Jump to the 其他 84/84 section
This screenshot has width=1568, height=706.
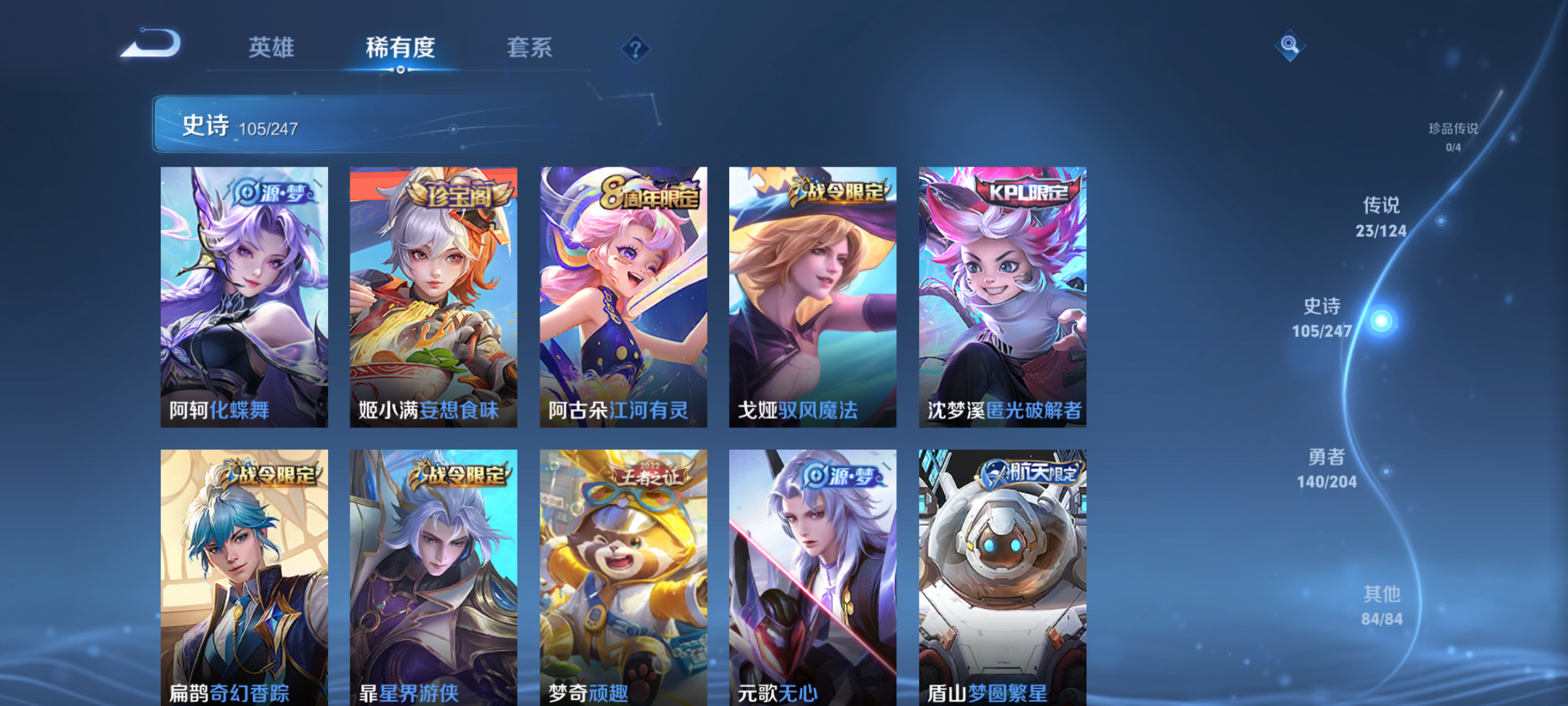[x=1382, y=605]
